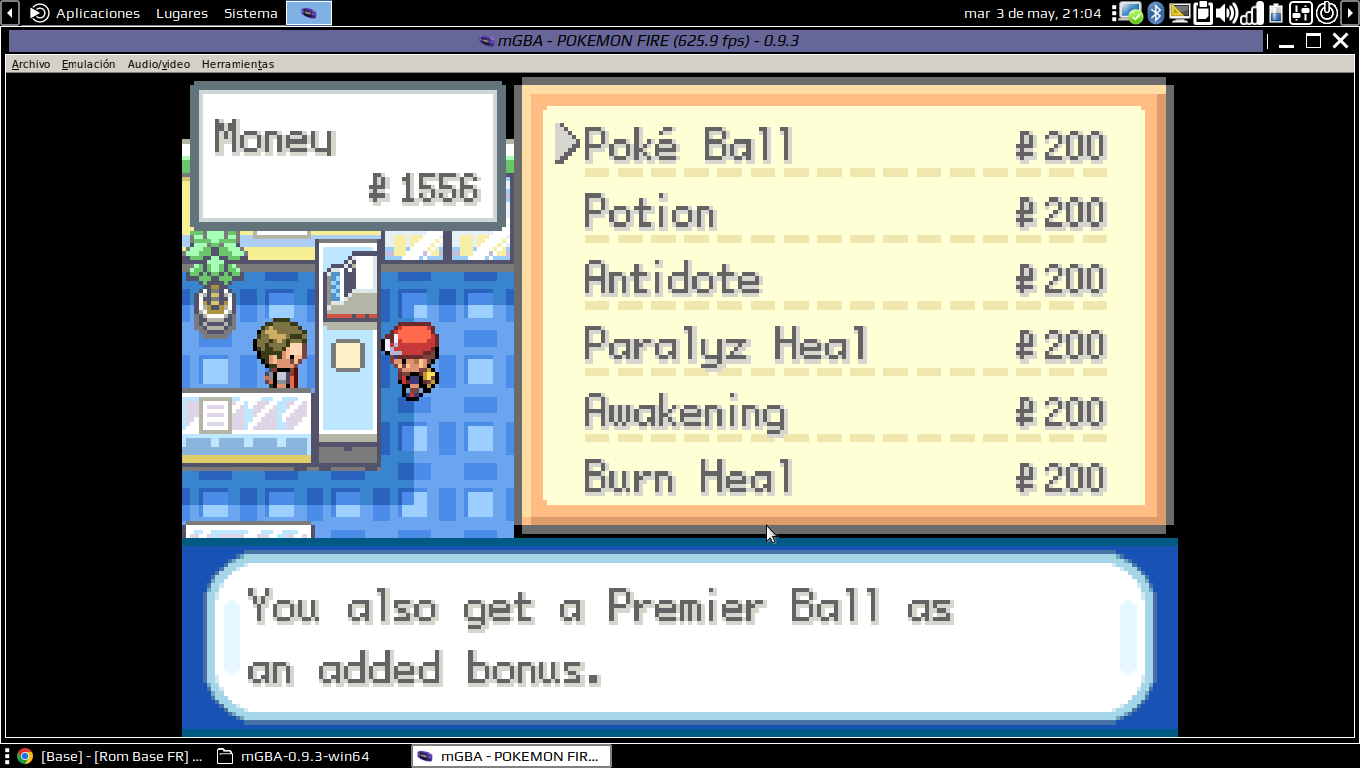This screenshot has width=1360, height=768.
Task: Open the Archivo menu
Action: pos(31,64)
